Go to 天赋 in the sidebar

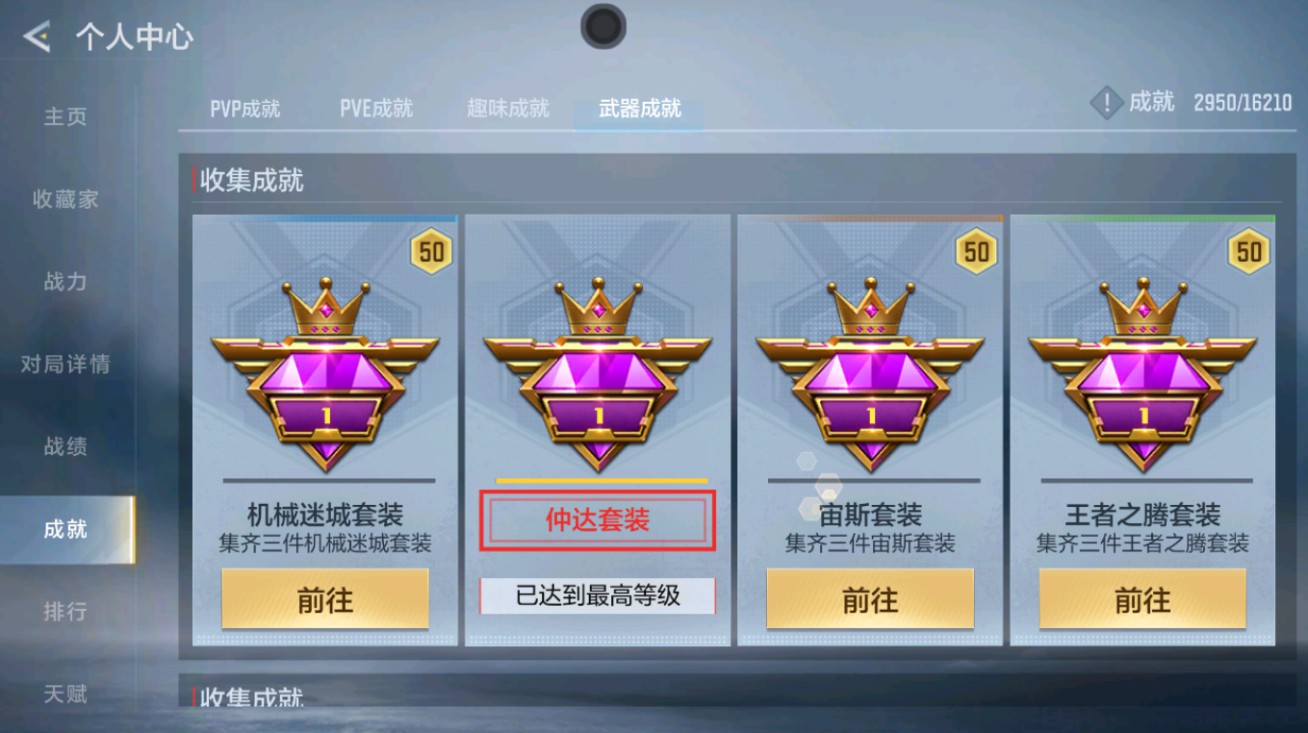[64, 694]
